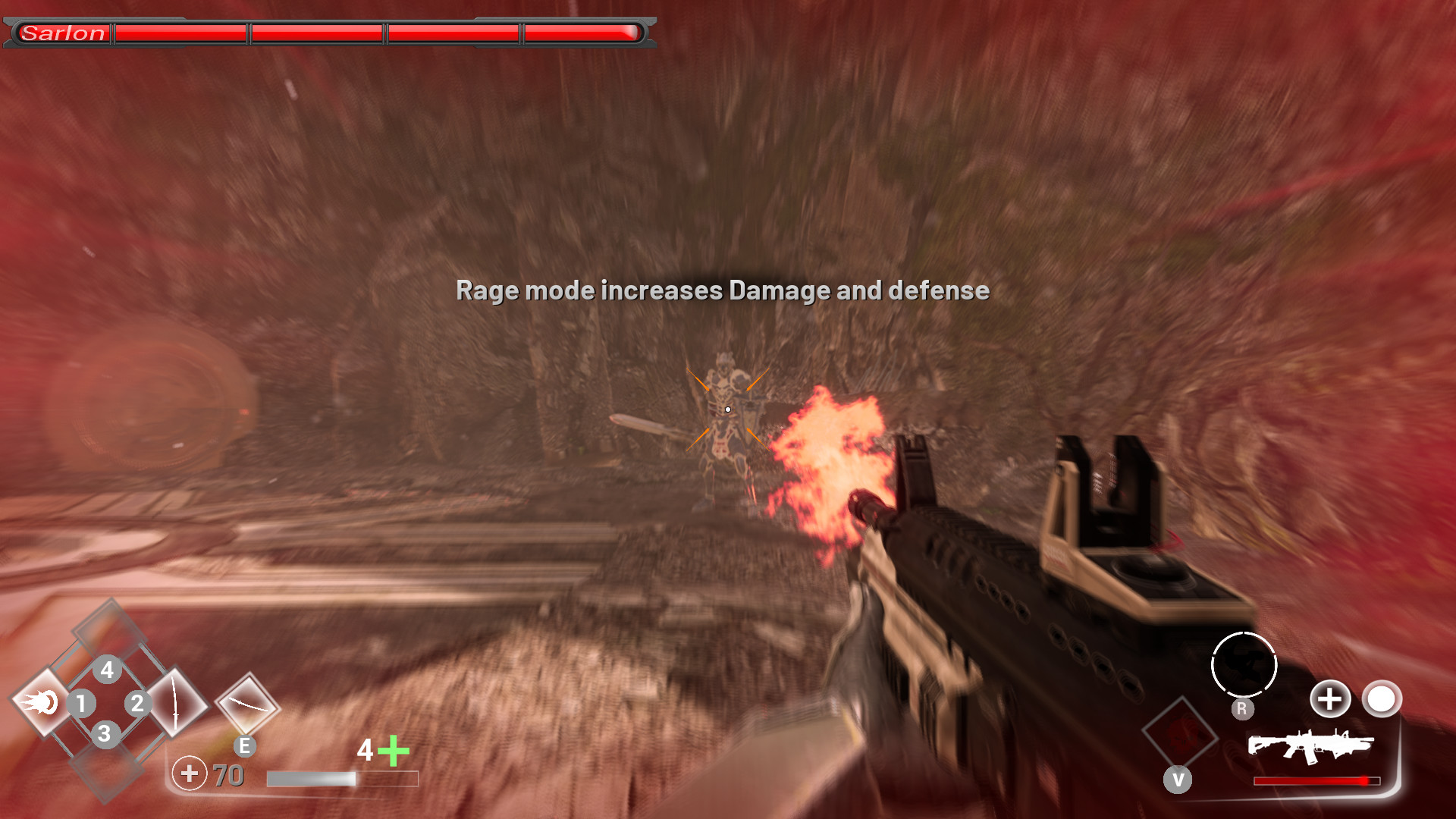
Task: Click the small sword icon beside the E prompt
Action: pyautogui.click(x=246, y=703)
